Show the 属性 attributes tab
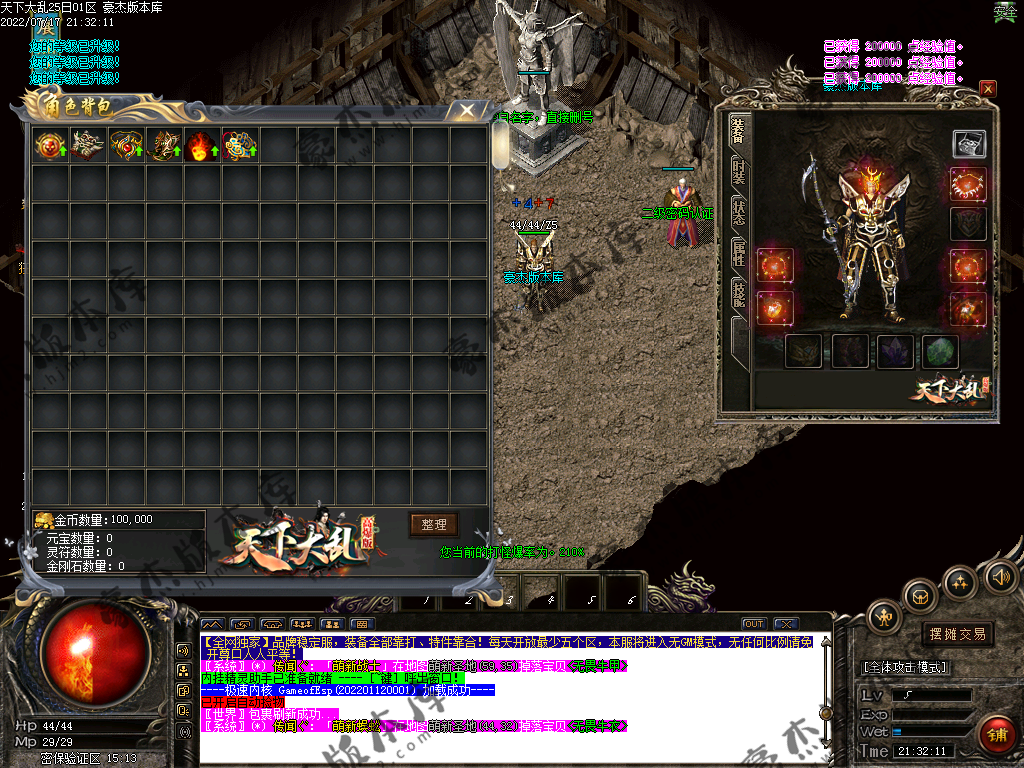The width and height of the screenshot is (1024, 768). (738, 255)
